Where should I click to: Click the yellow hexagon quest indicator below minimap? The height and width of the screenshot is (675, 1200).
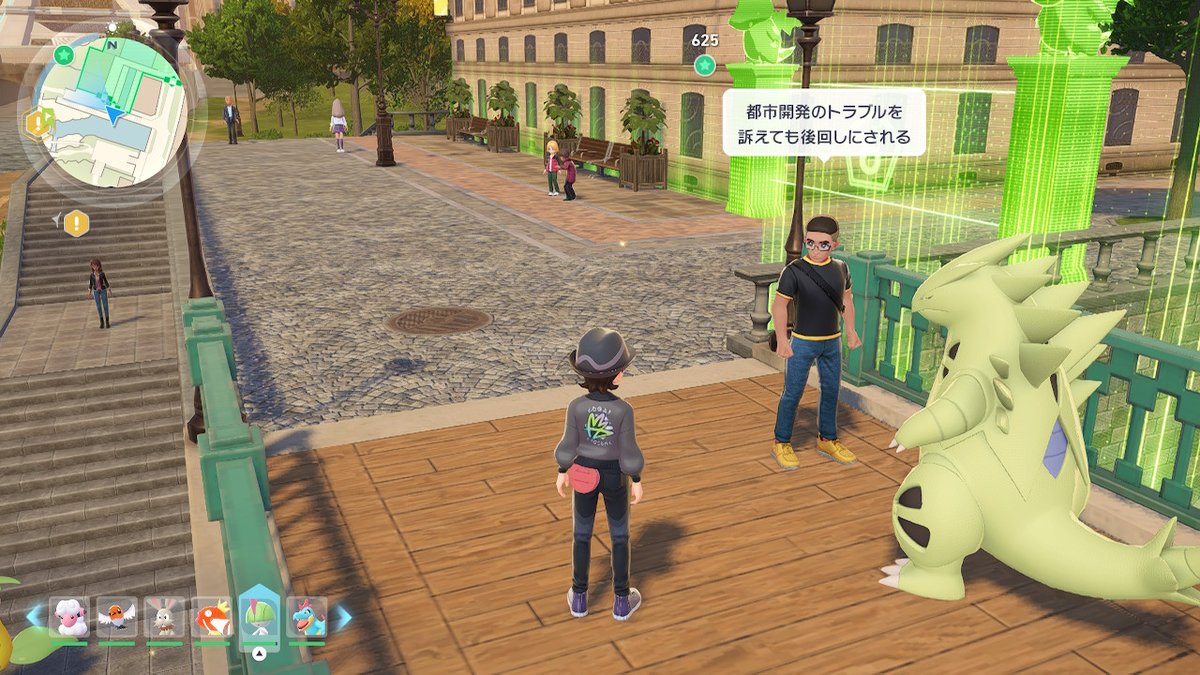coord(77,223)
